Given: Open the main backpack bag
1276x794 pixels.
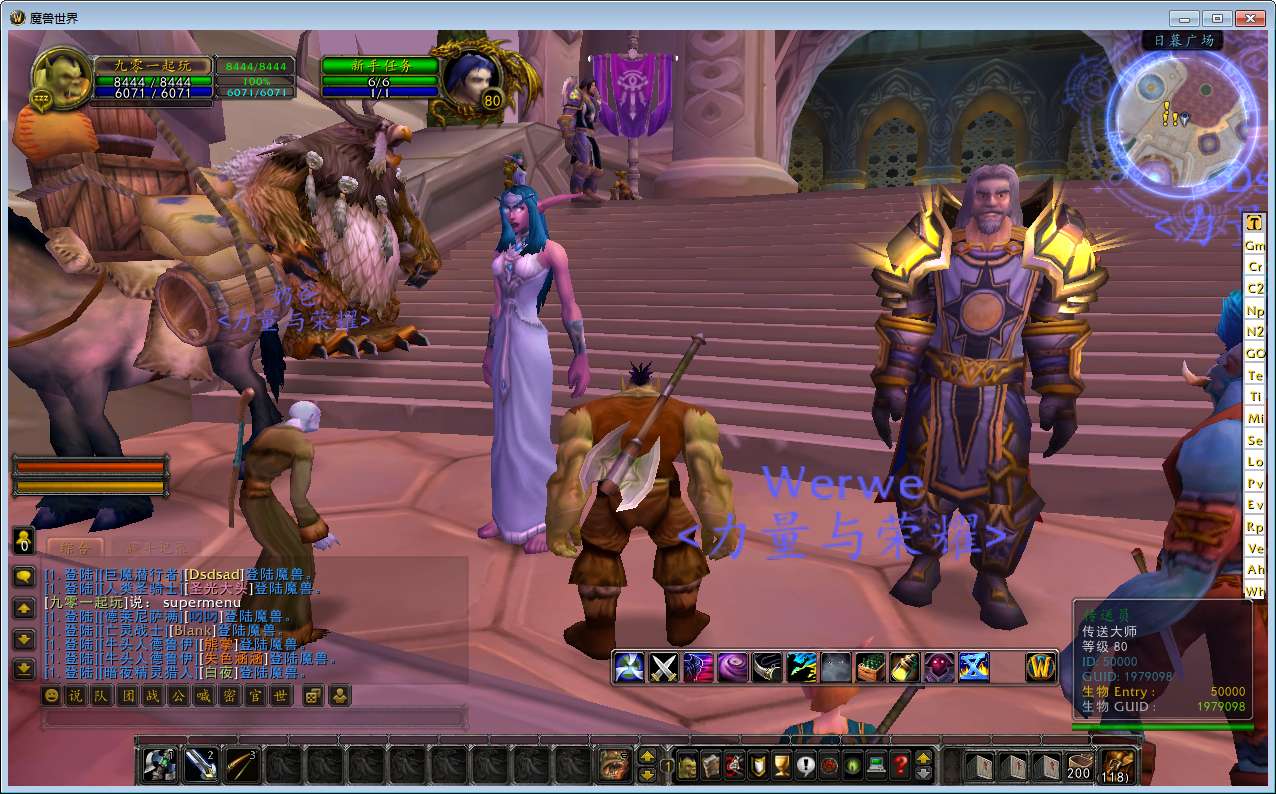Looking at the screenshot, I should click(x=1116, y=766).
